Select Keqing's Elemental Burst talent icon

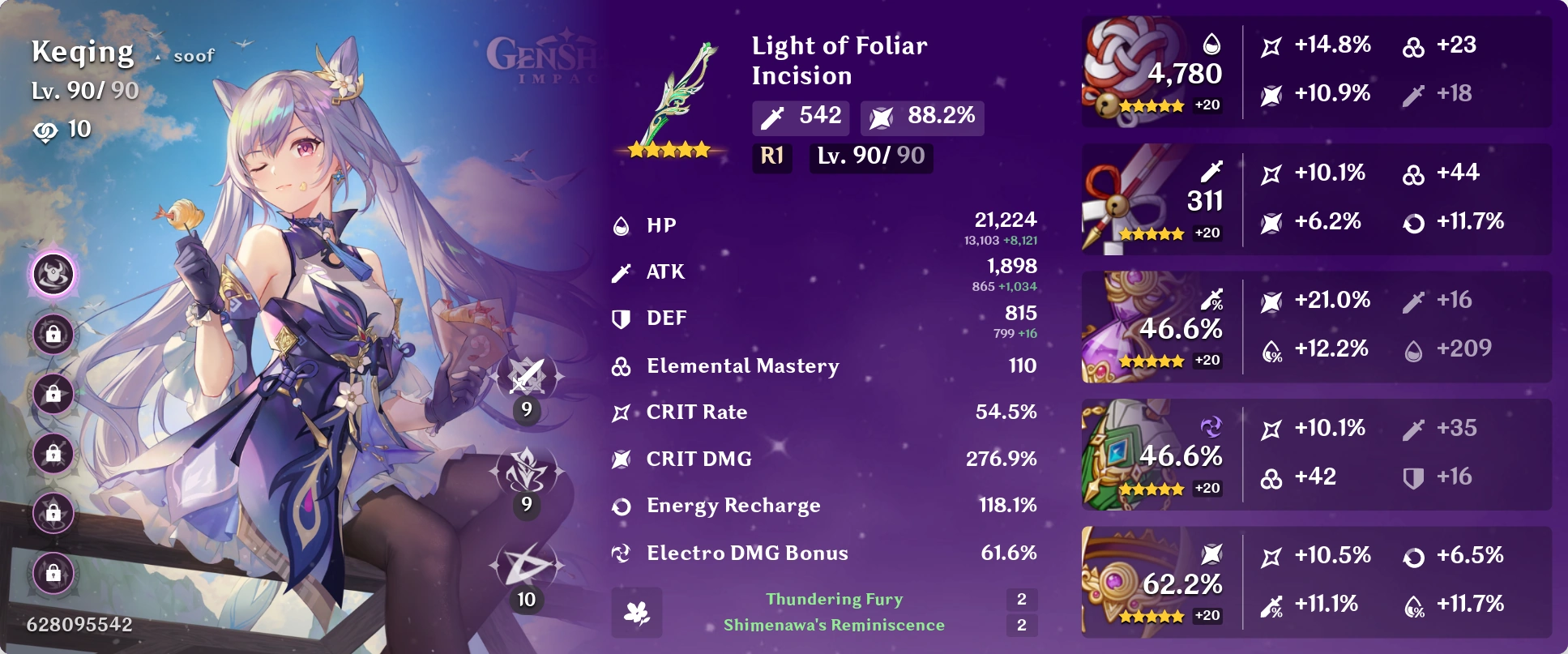[x=525, y=565]
